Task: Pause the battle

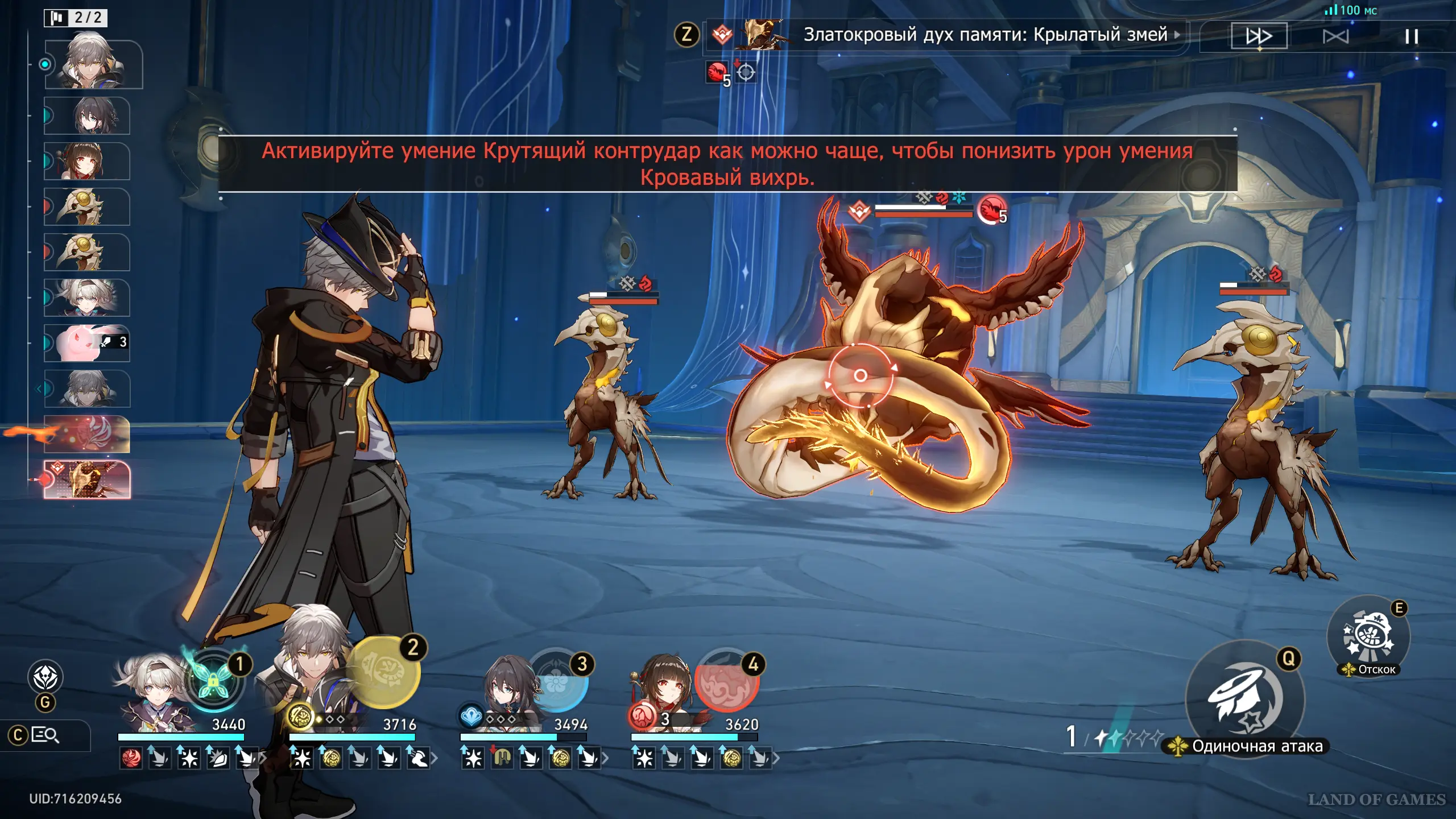Action: click(1411, 37)
